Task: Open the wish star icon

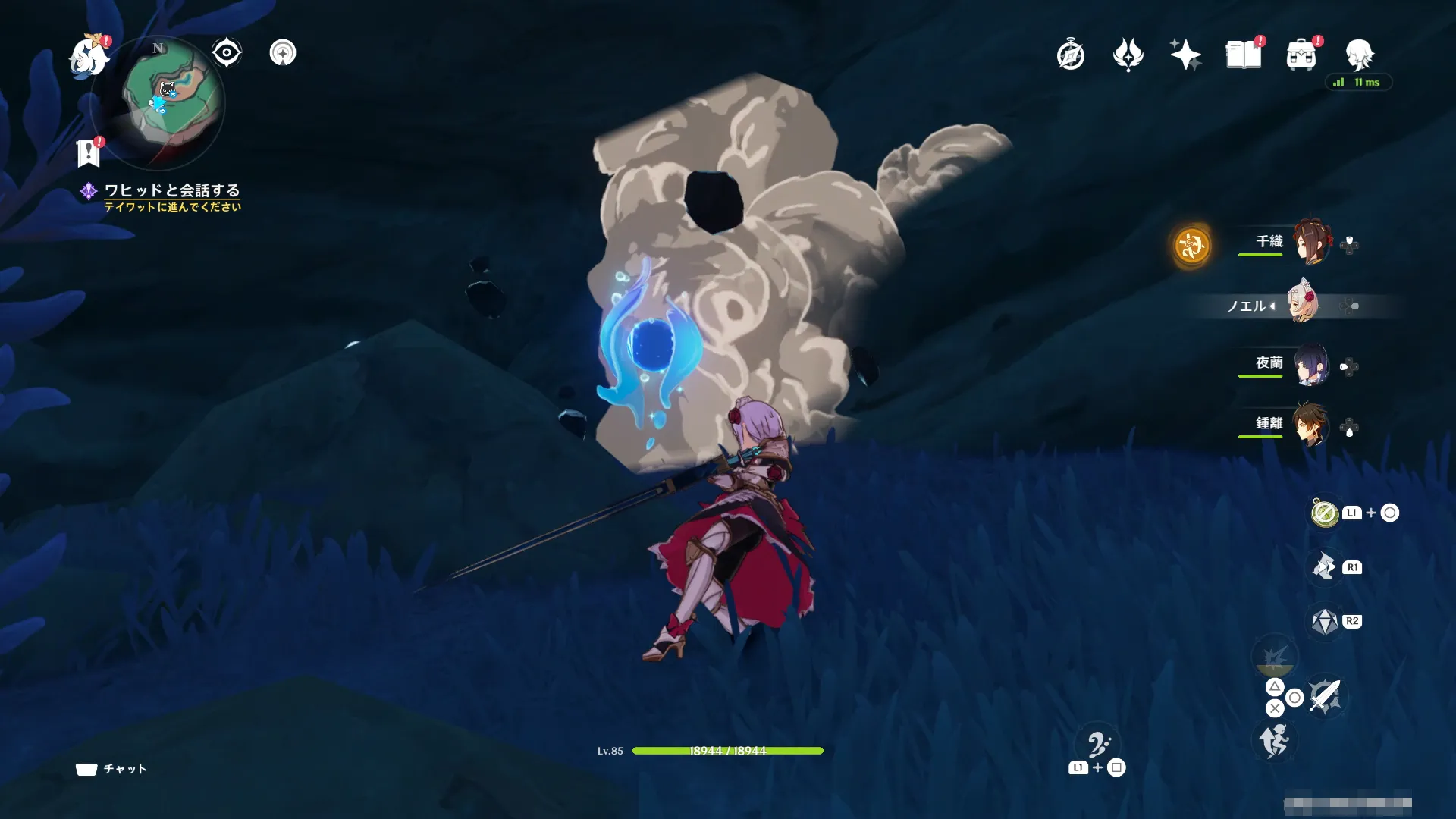Action: coord(1185,55)
